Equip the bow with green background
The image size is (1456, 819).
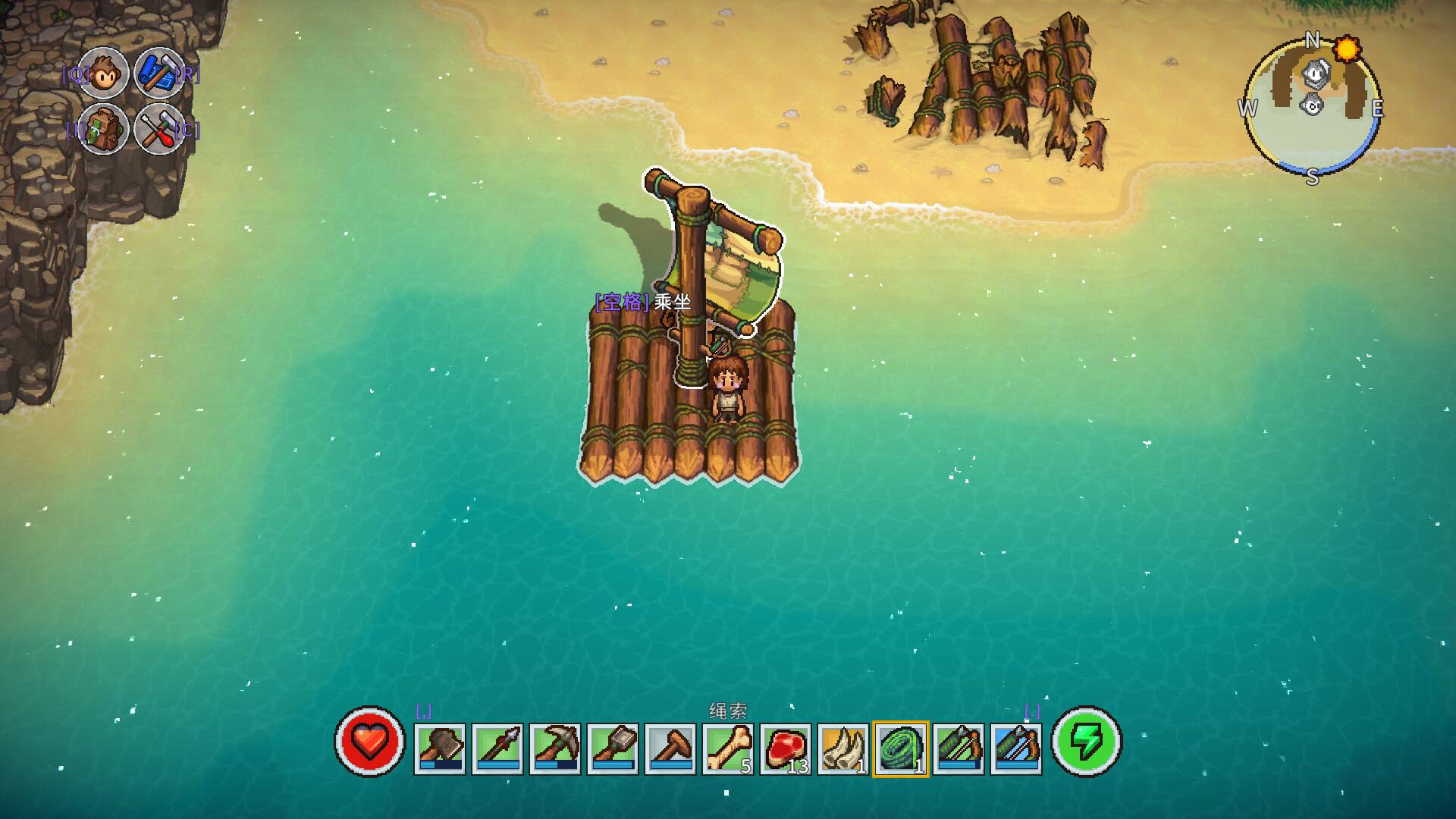959,748
